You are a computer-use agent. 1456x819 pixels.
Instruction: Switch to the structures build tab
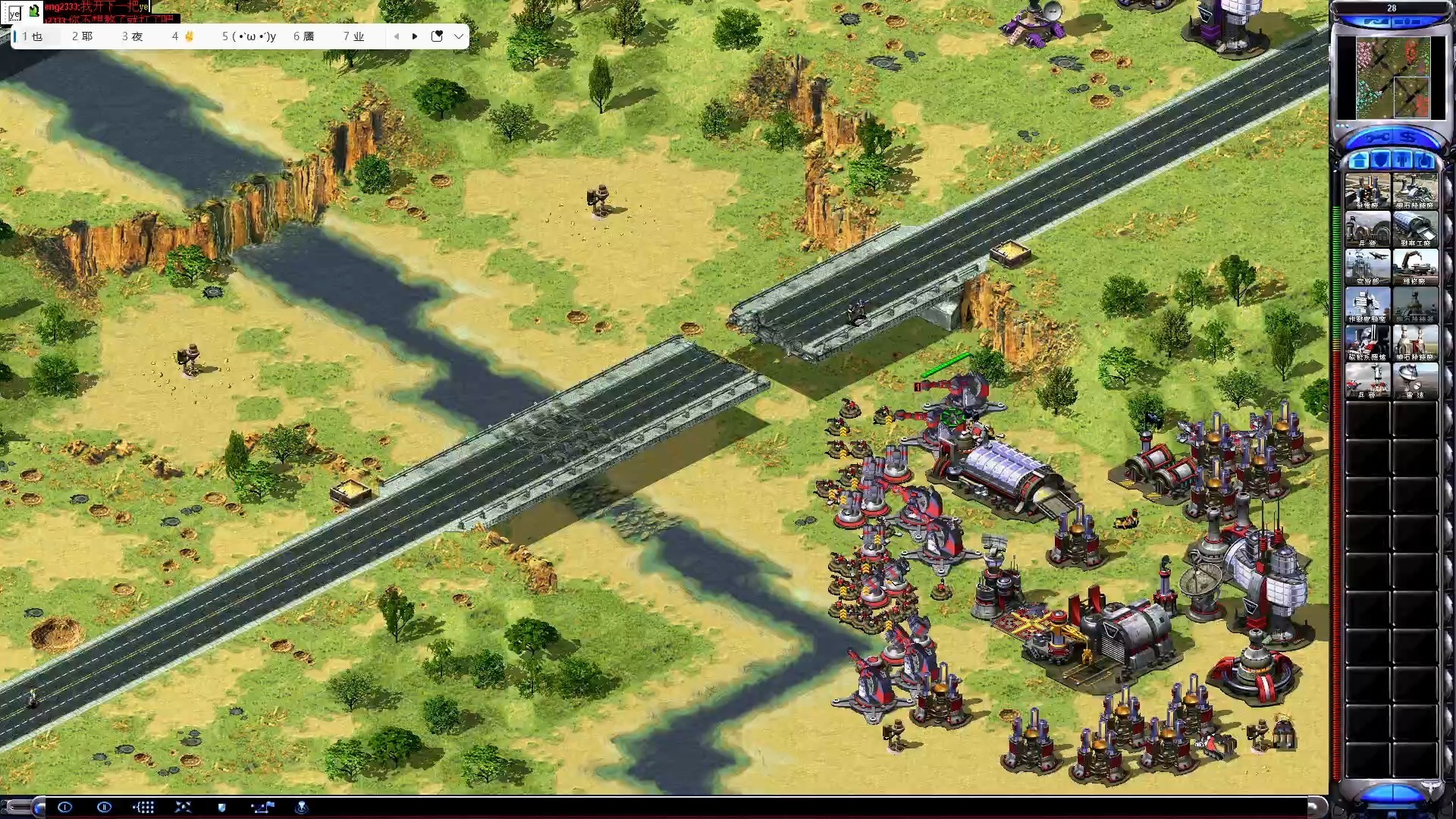click(1359, 161)
